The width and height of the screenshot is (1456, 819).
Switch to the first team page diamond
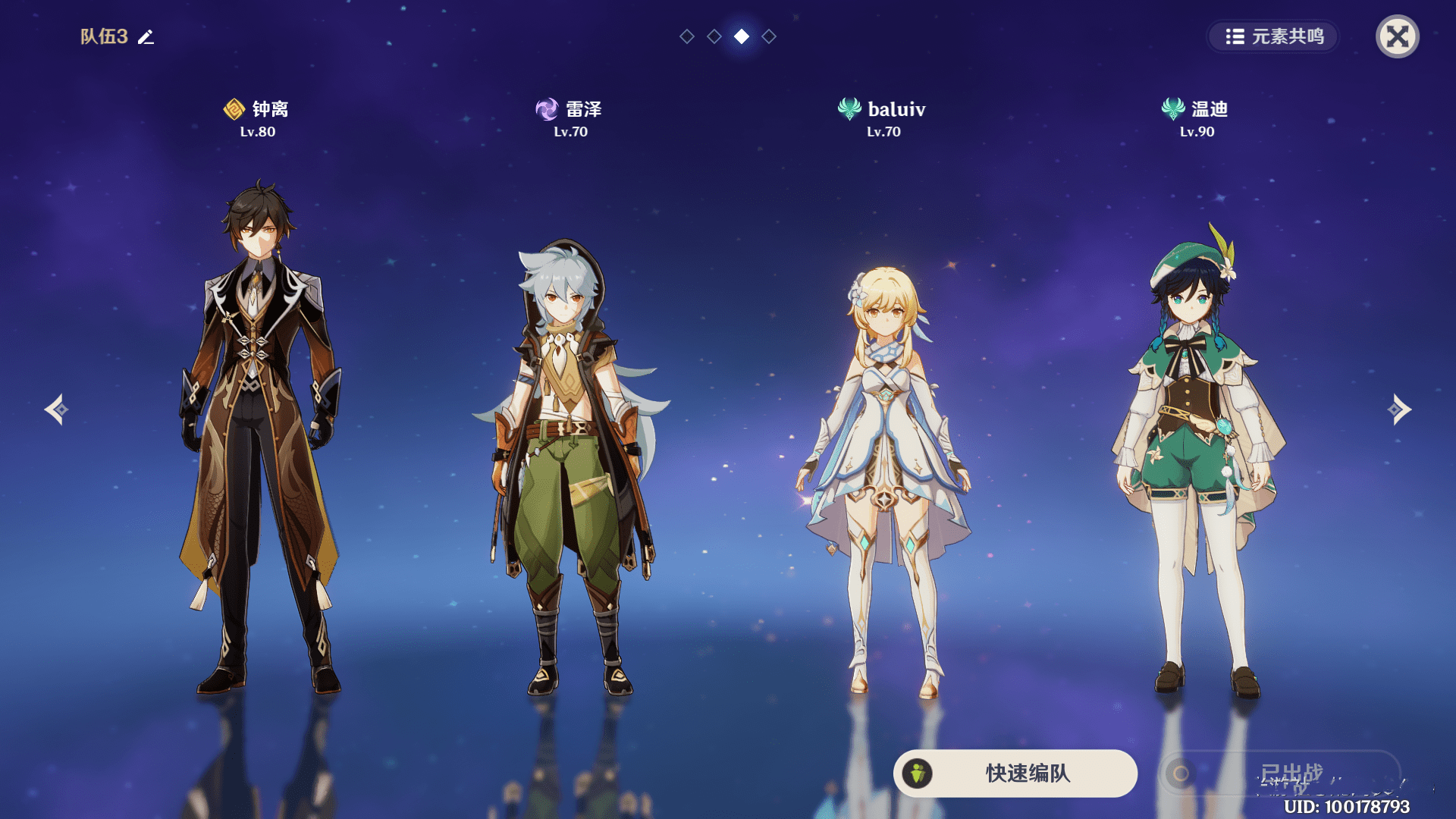[687, 36]
